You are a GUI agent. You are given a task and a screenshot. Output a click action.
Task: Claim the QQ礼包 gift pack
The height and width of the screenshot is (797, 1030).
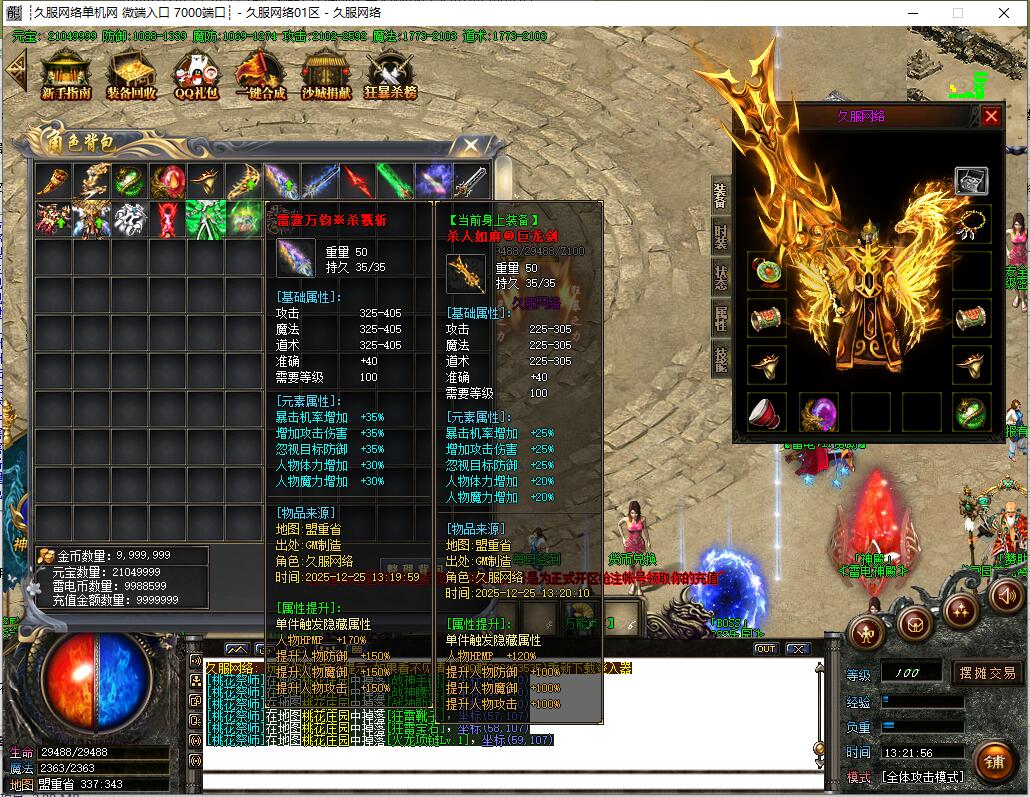click(x=195, y=74)
